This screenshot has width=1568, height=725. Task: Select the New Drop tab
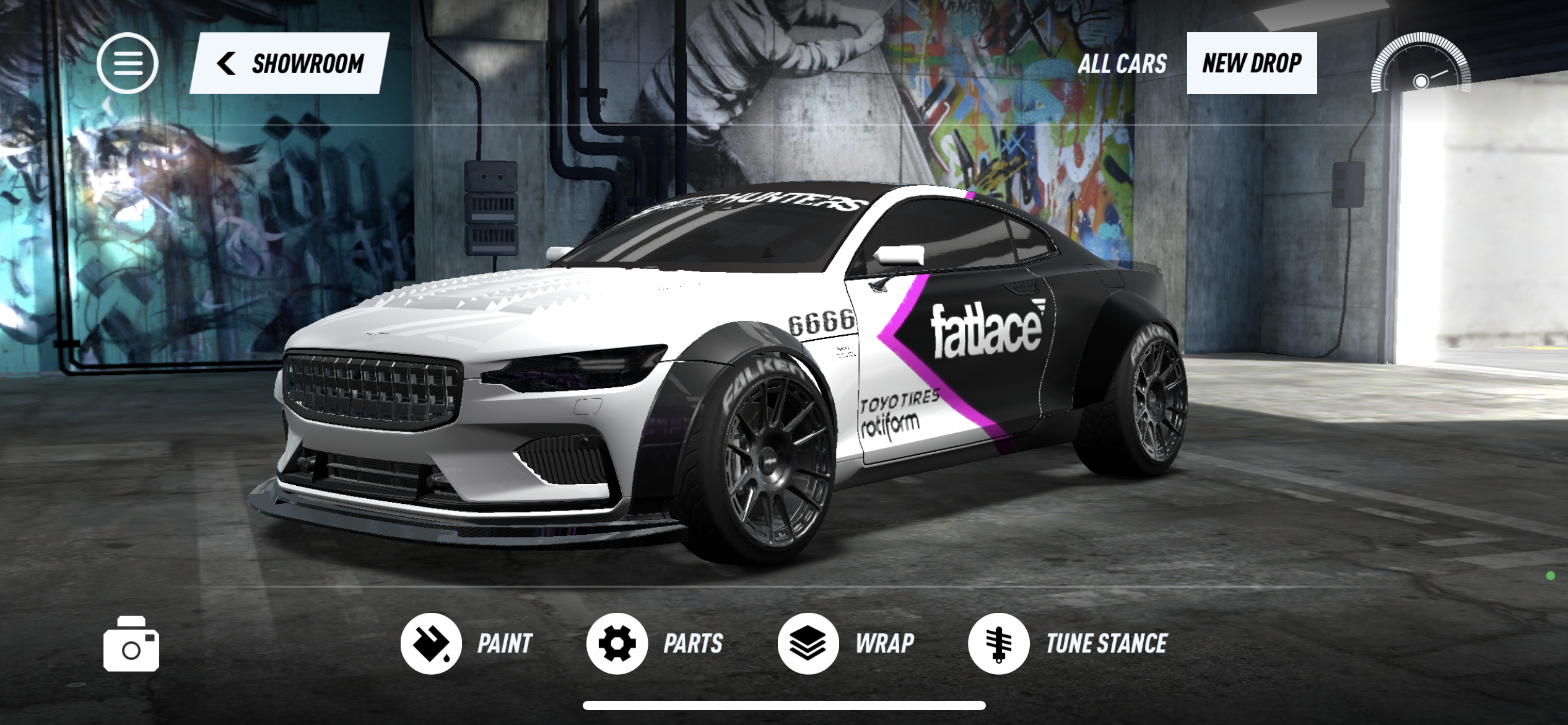point(1252,63)
